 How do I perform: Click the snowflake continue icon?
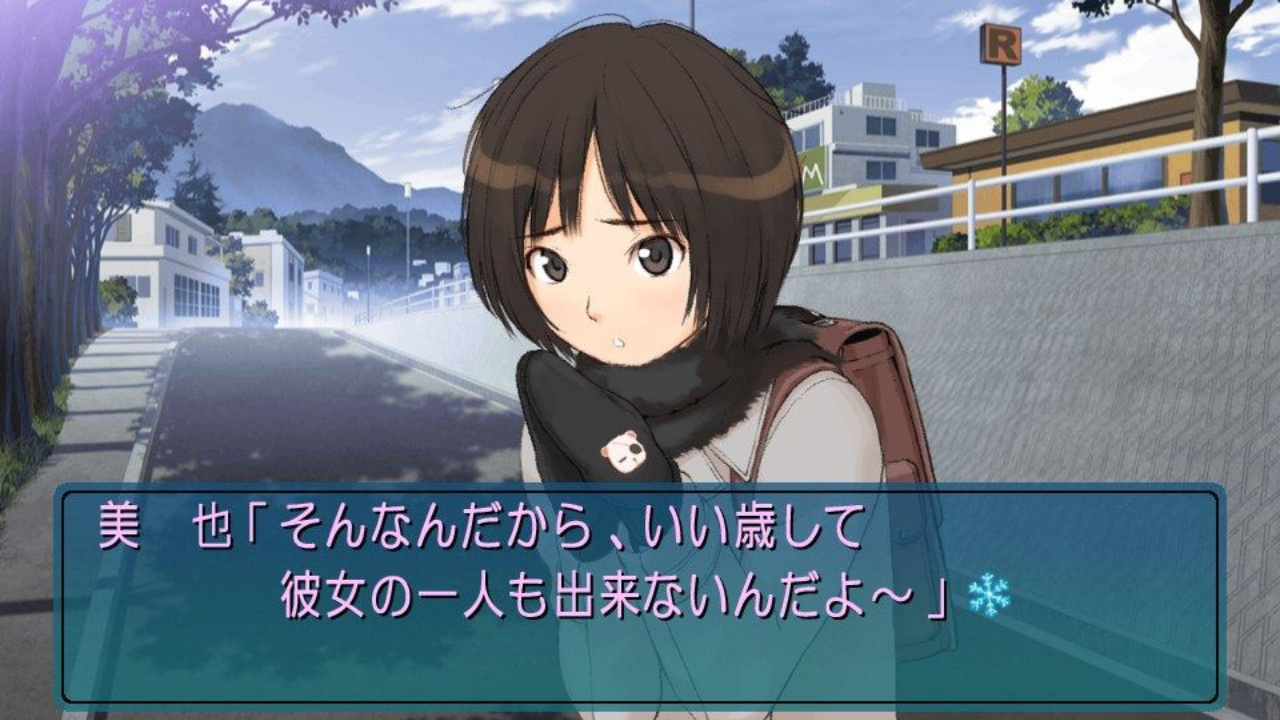988,595
